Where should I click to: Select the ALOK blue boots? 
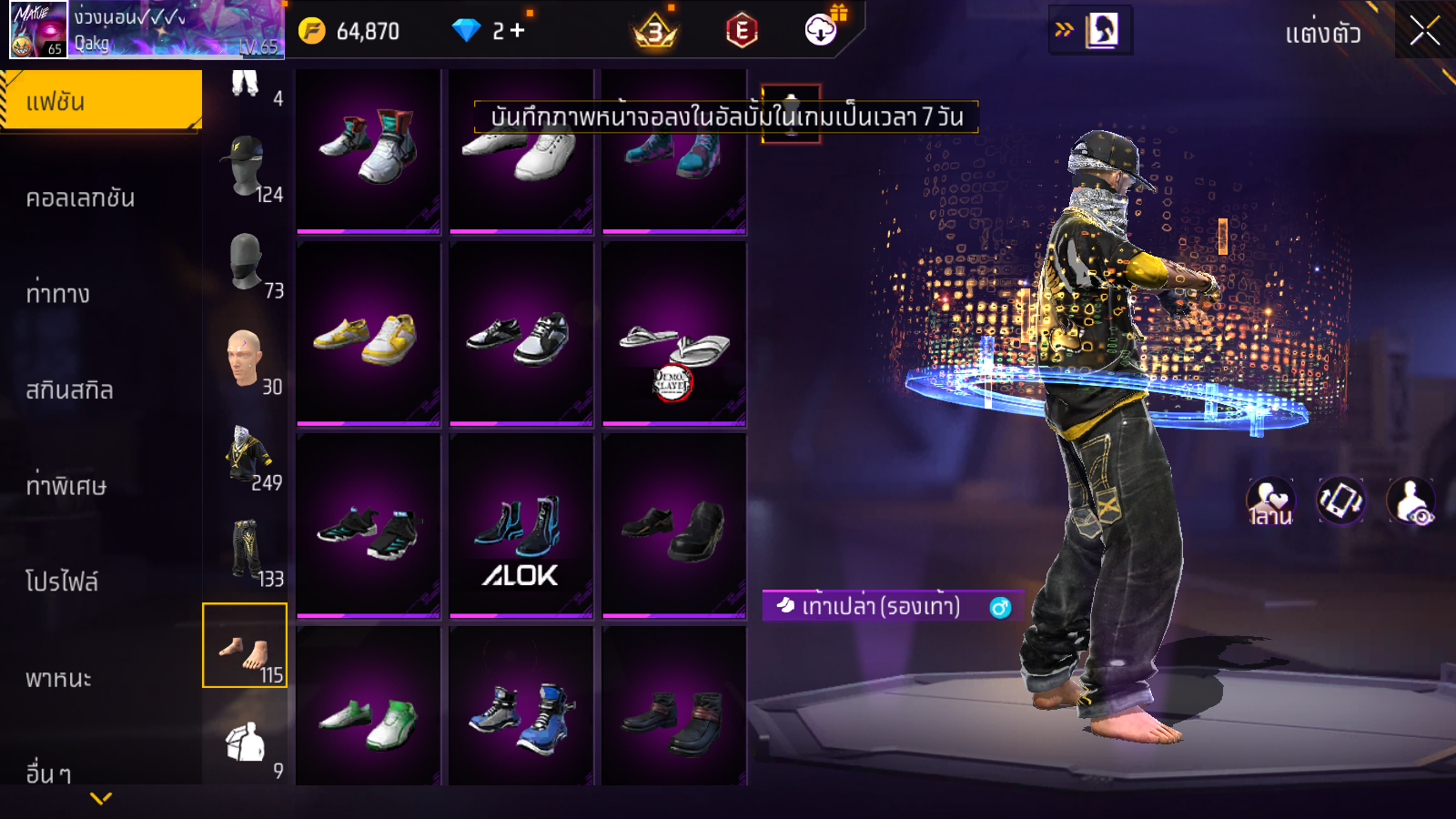pyautogui.click(x=521, y=526)
